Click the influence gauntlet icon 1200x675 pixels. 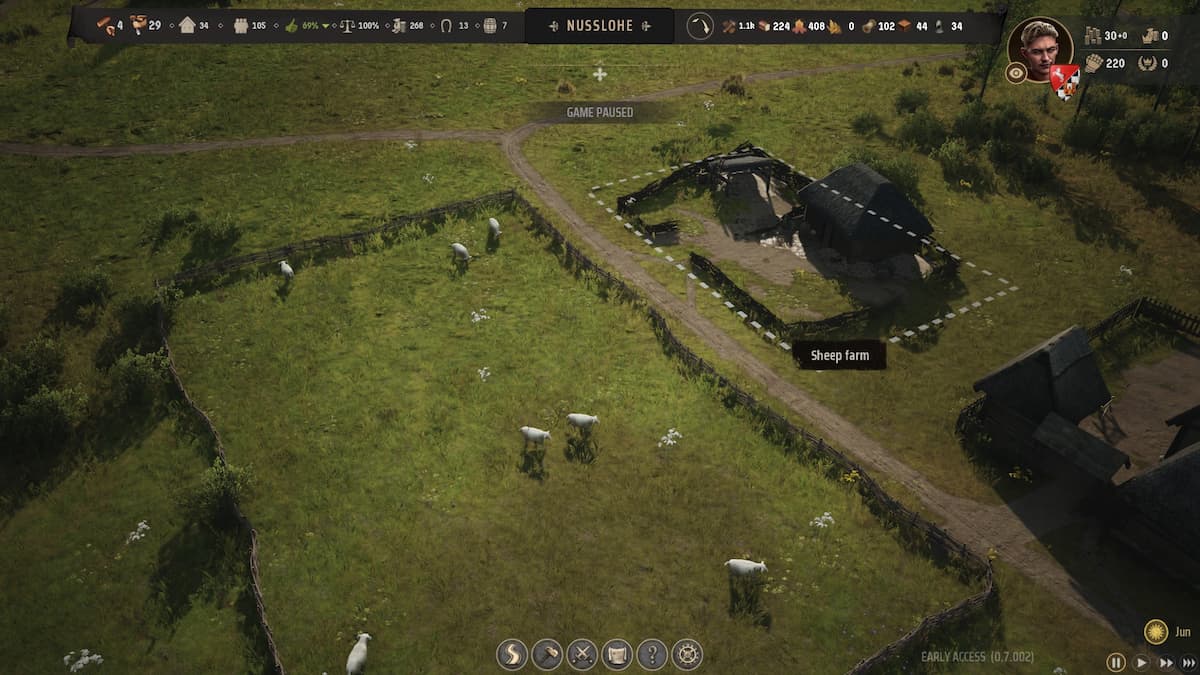1093,63
